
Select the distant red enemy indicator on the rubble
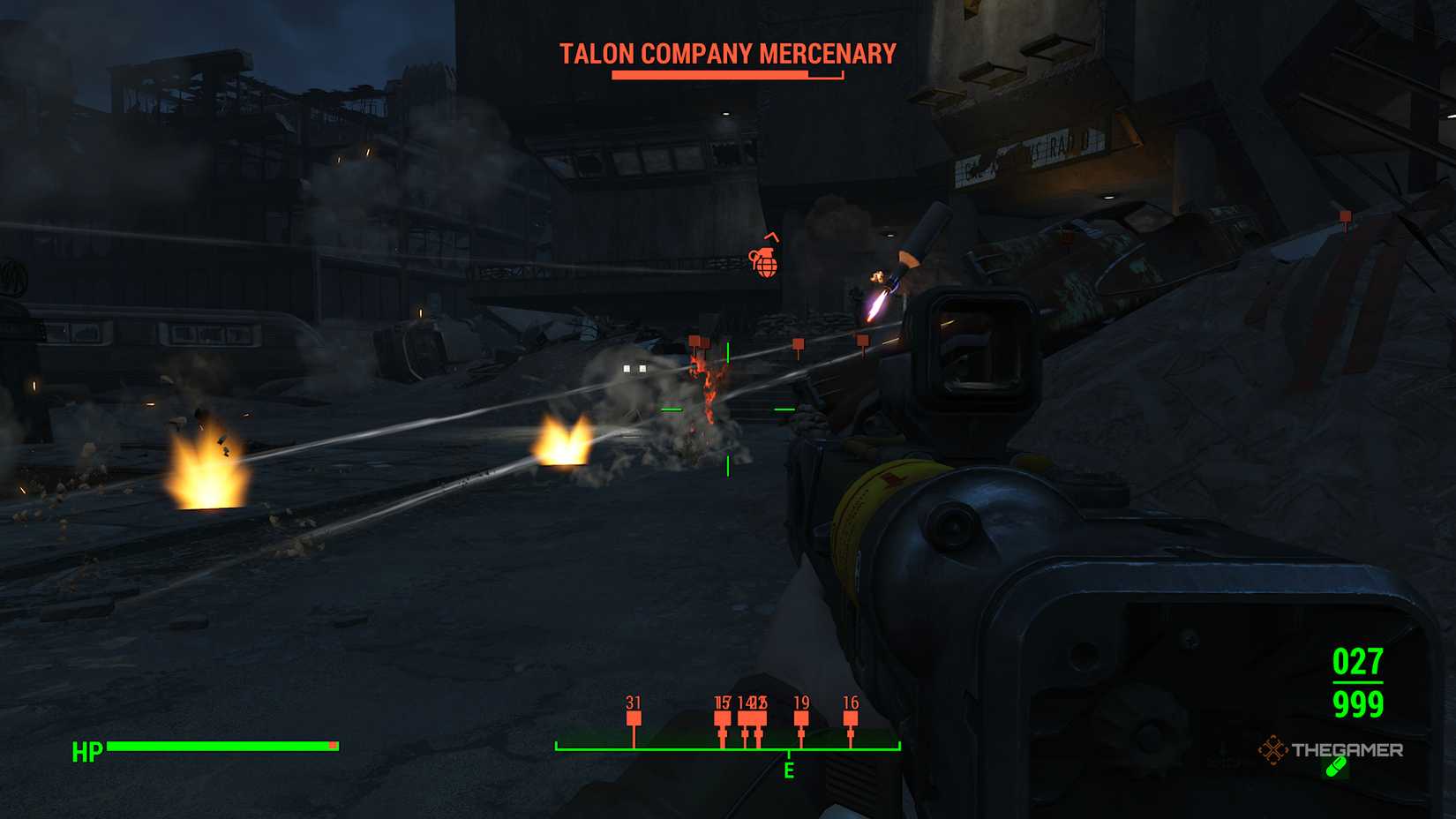pyautogui.click(x=1345, y=214)
